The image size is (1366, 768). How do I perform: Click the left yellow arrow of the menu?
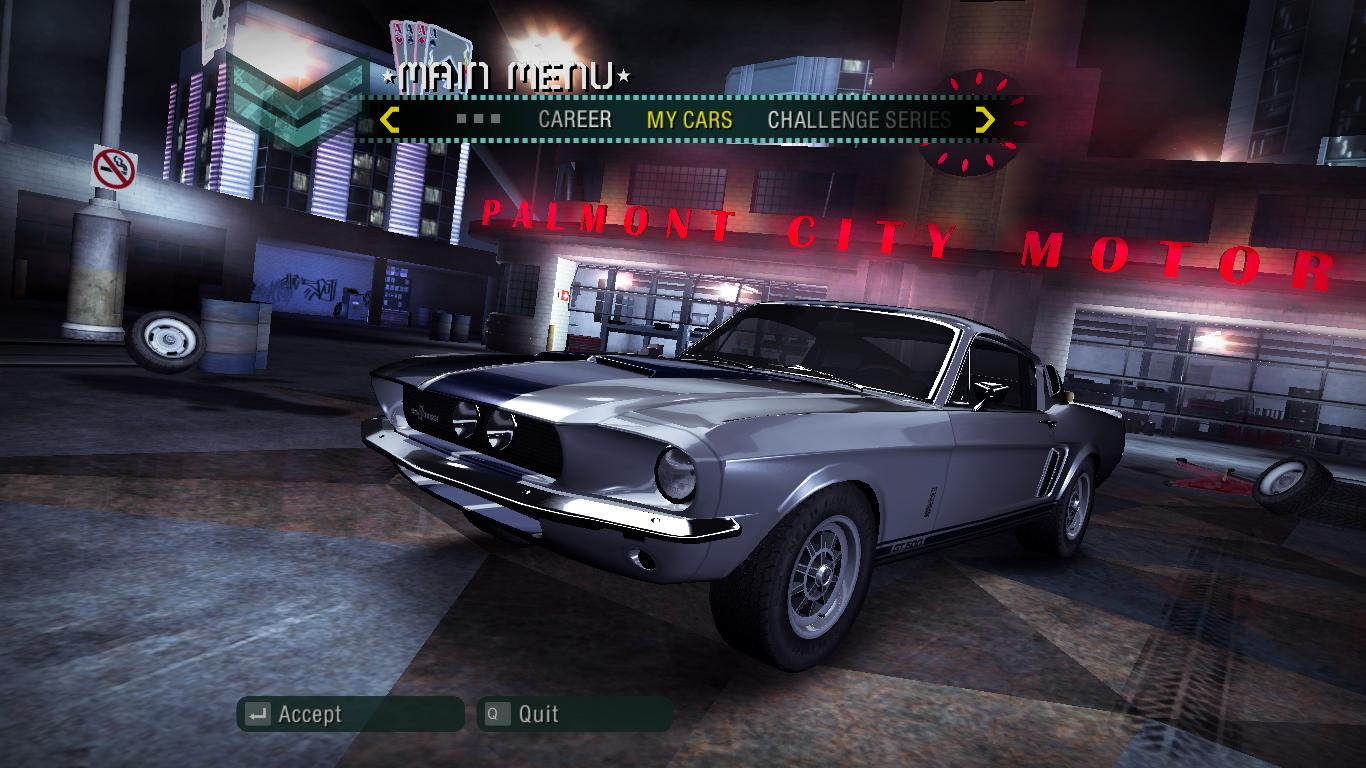pyautogui.click(x=390, y=120)
